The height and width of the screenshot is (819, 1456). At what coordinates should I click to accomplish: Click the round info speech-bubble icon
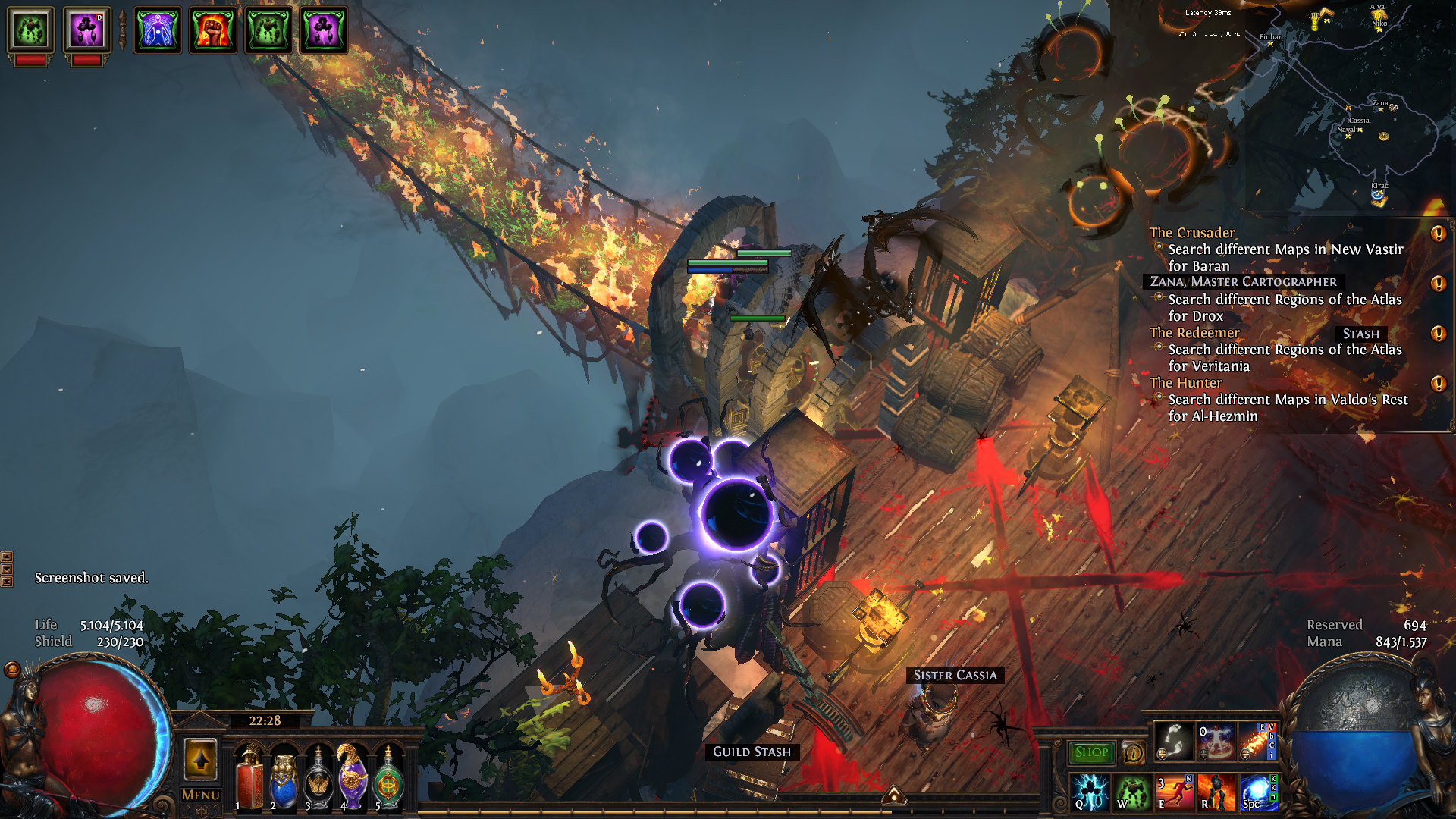pos(1133,753)
